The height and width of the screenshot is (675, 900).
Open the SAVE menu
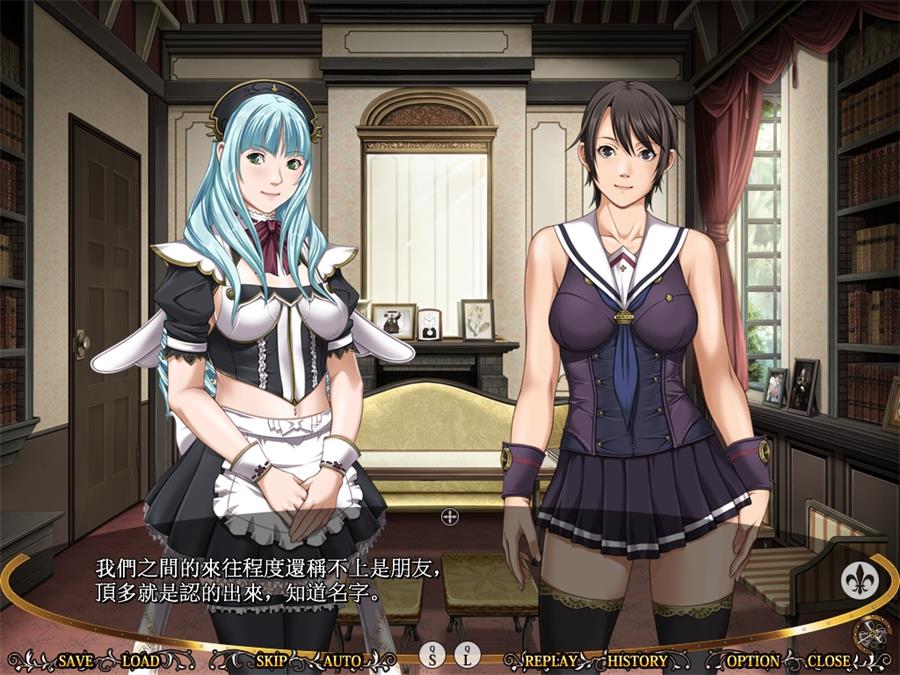76,660
